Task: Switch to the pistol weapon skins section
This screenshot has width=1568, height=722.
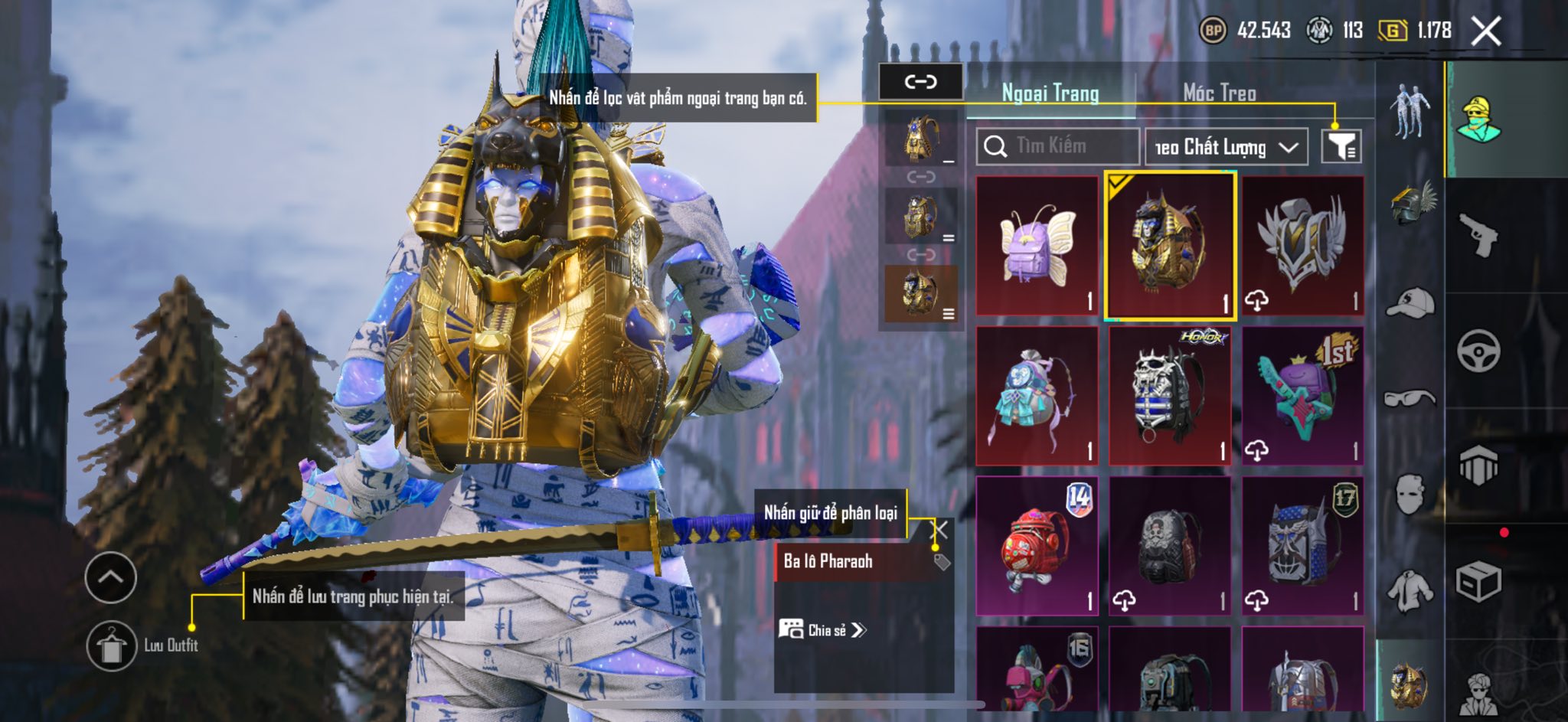Action: point(1477,235)
